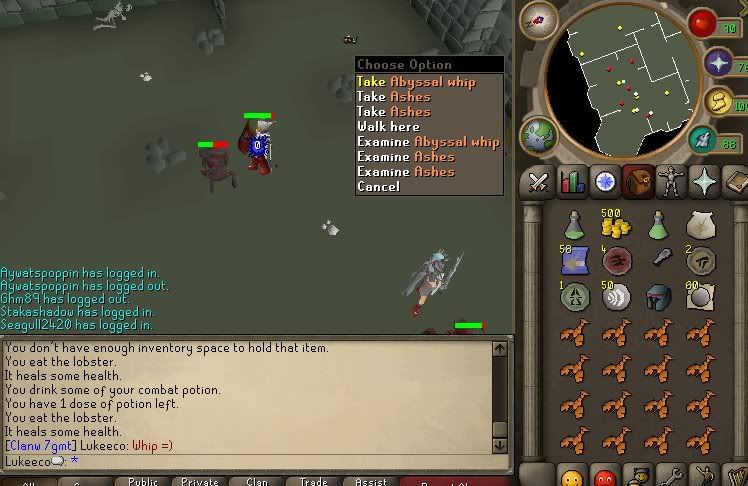Image resolution: width=748 pixels, height=486 pixels.
Task: Select the teleport tablet stack of 58
Action: pos(574,261)
